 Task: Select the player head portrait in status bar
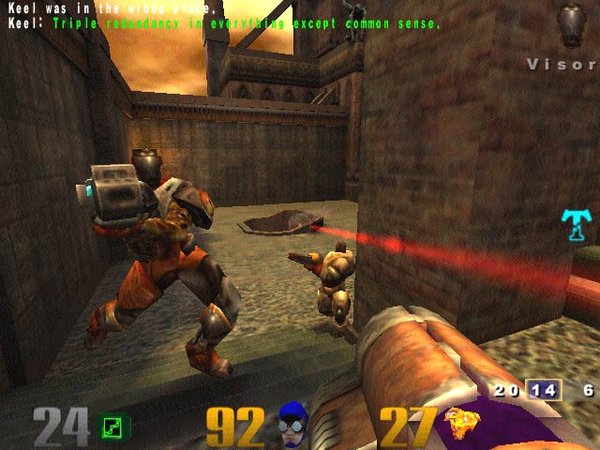292,425
